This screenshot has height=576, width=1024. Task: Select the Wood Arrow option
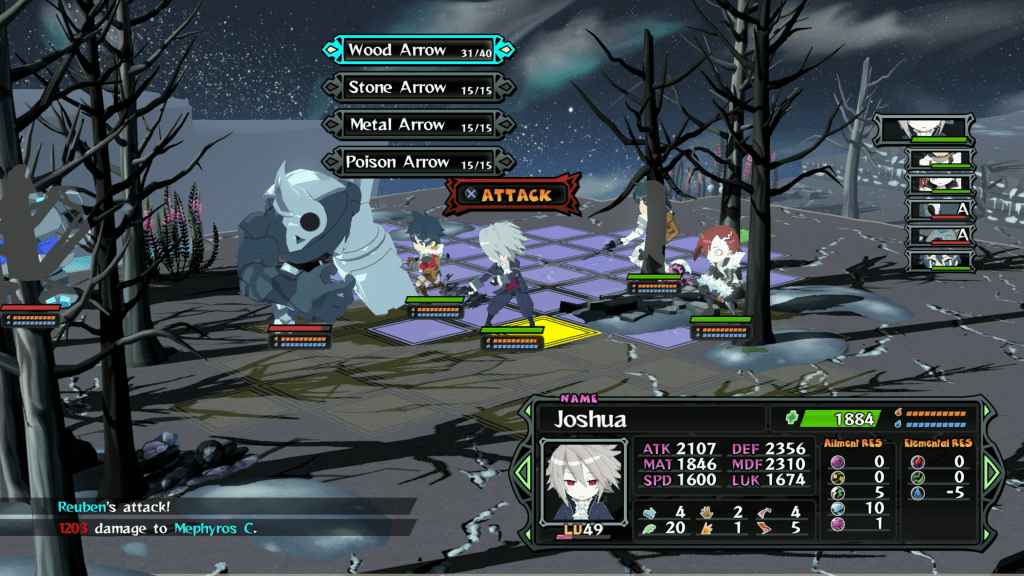pyautogui.click(x=419, y=50)
